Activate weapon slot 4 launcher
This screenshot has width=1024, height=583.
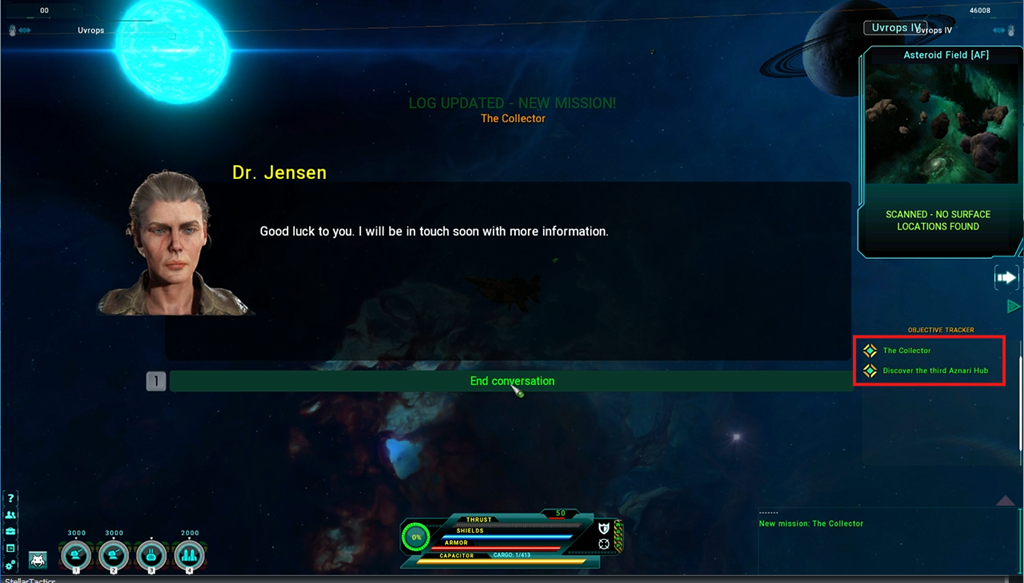[x=190, y=555]
